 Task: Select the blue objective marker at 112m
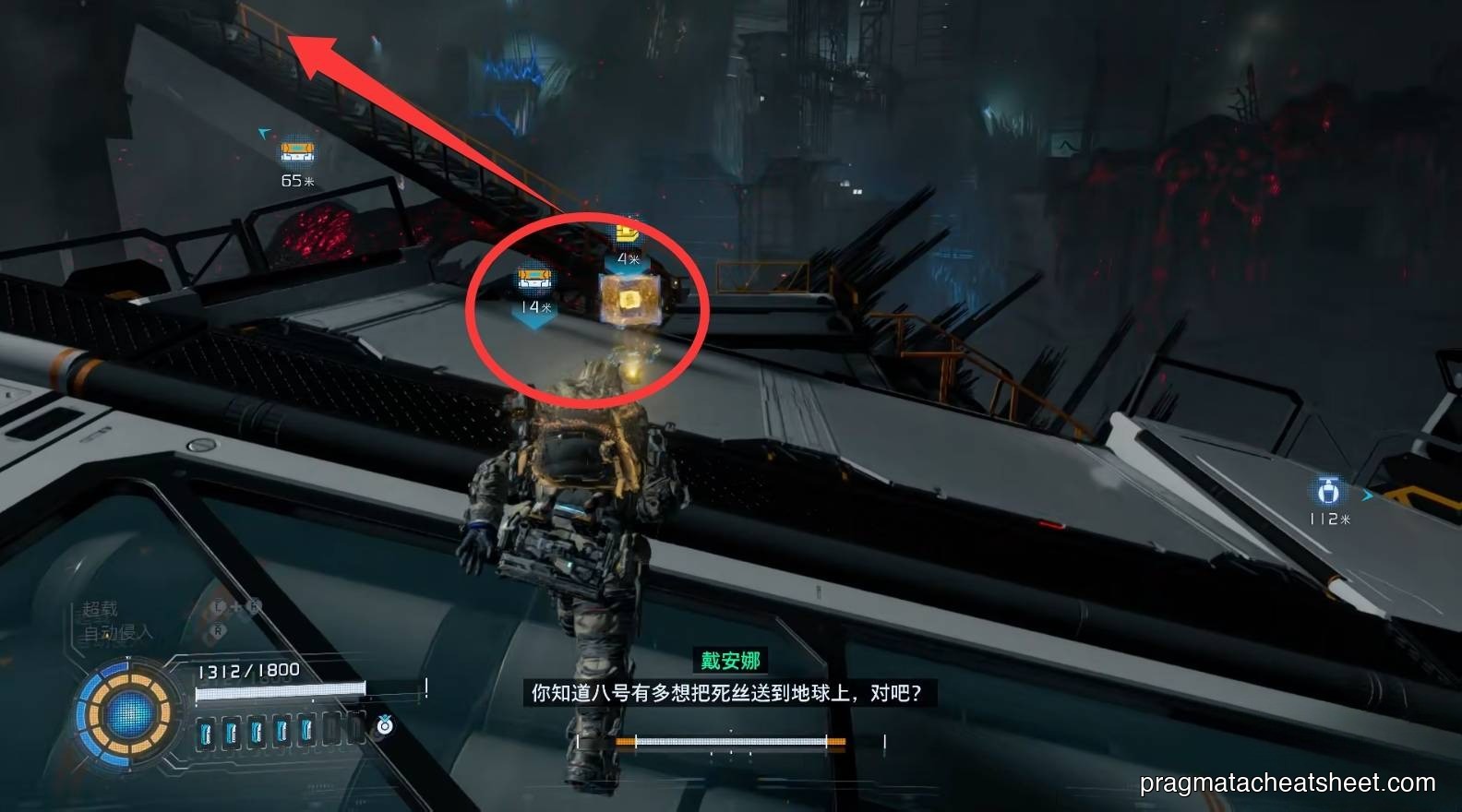click(x=1328, y=490)
